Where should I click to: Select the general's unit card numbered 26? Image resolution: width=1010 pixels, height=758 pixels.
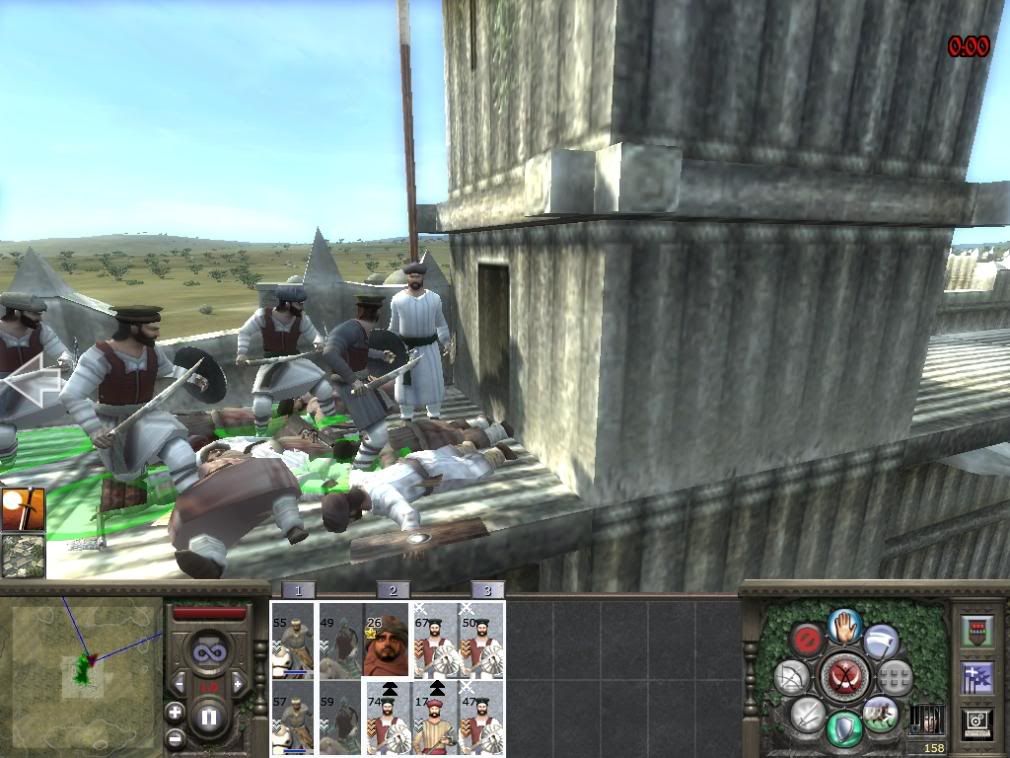387,641
